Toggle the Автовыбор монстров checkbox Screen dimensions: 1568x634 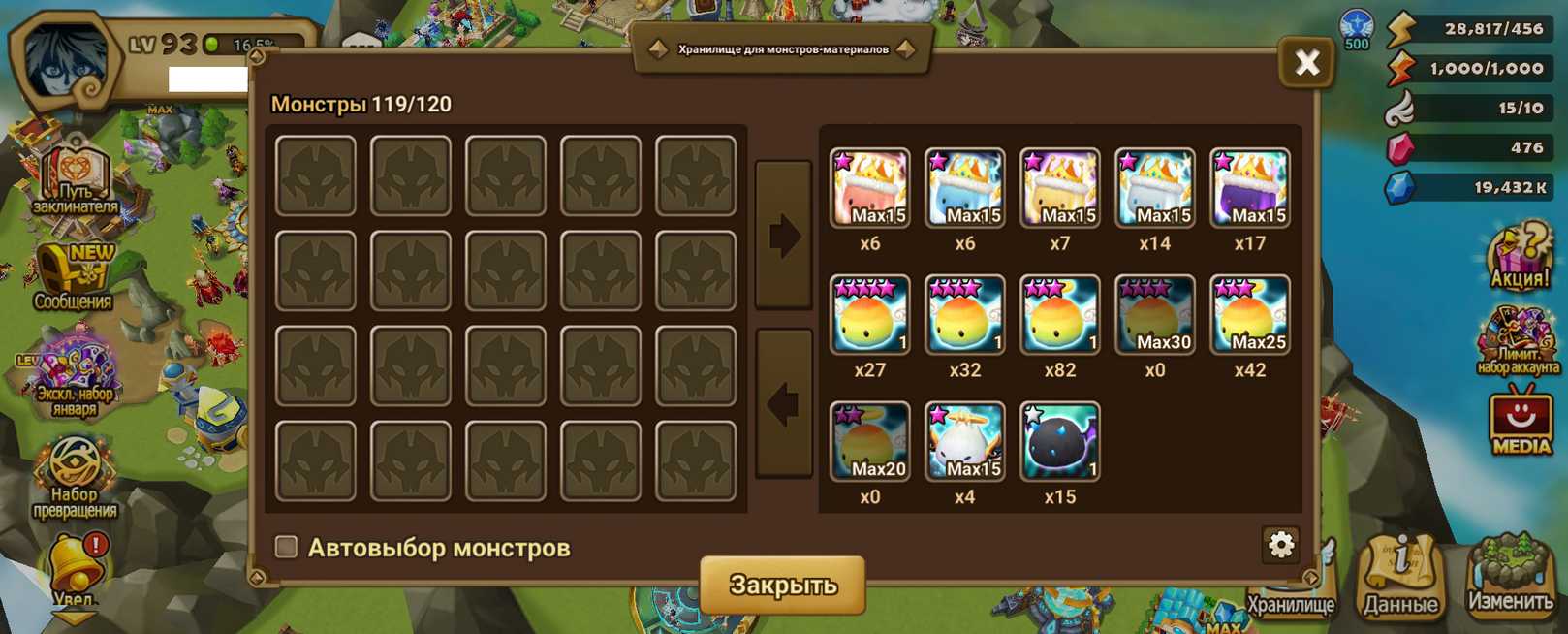coord(286,547)
